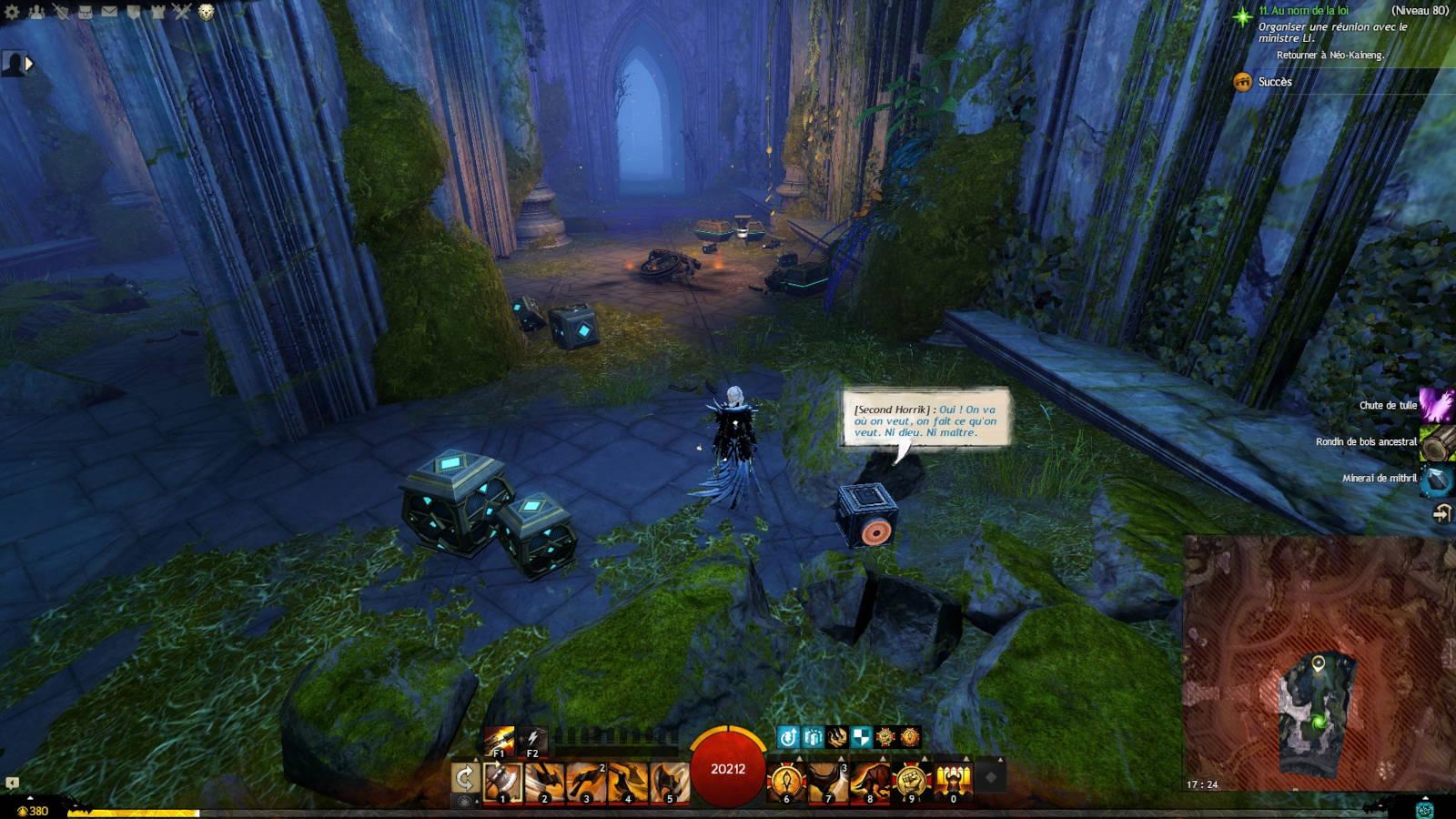Activate the axe skill in slot 1
Image resolution: width=1456 pixels, height=819 pixels.
(x=502, y=783)
